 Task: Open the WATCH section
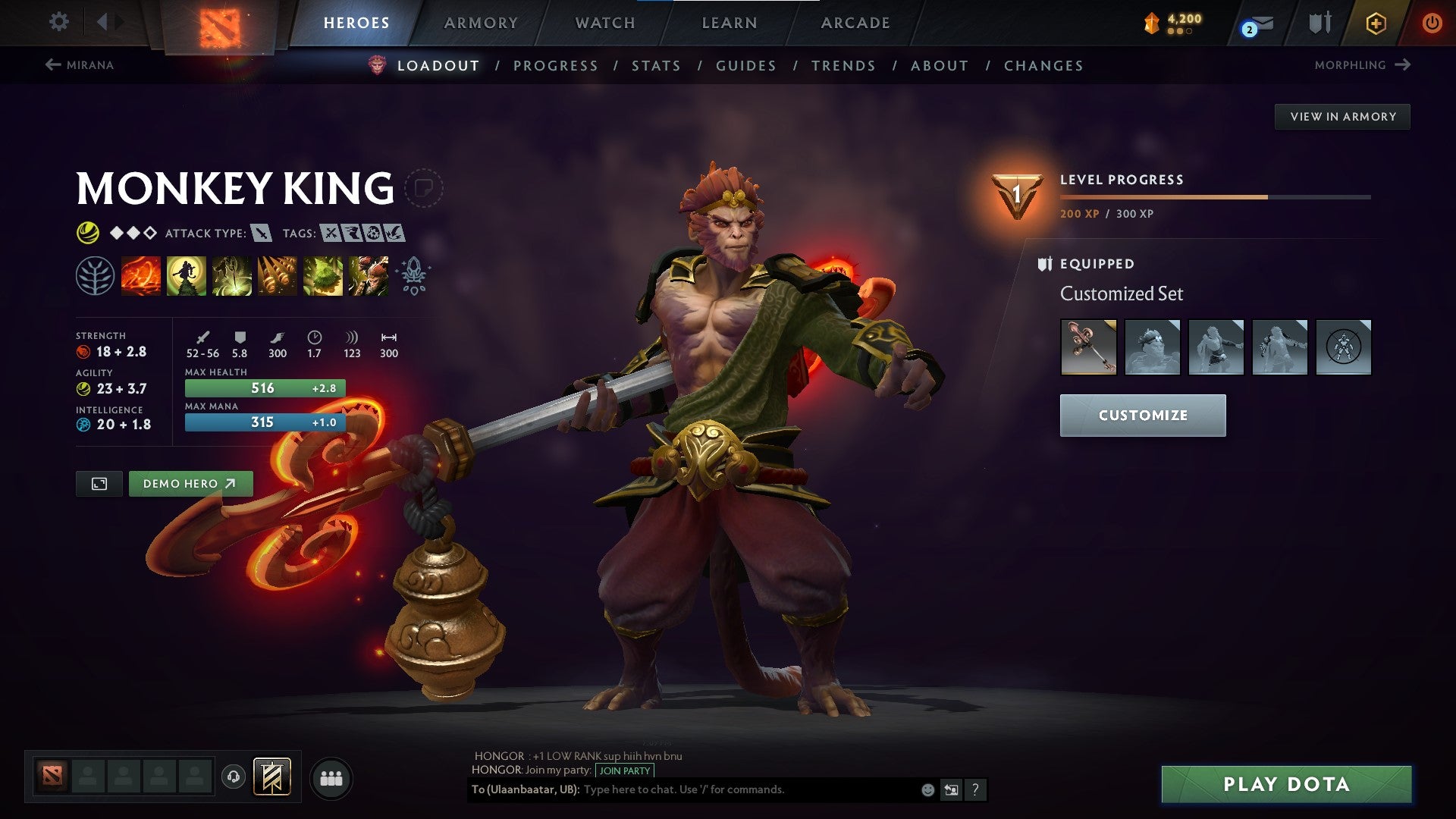click(605, 23)
